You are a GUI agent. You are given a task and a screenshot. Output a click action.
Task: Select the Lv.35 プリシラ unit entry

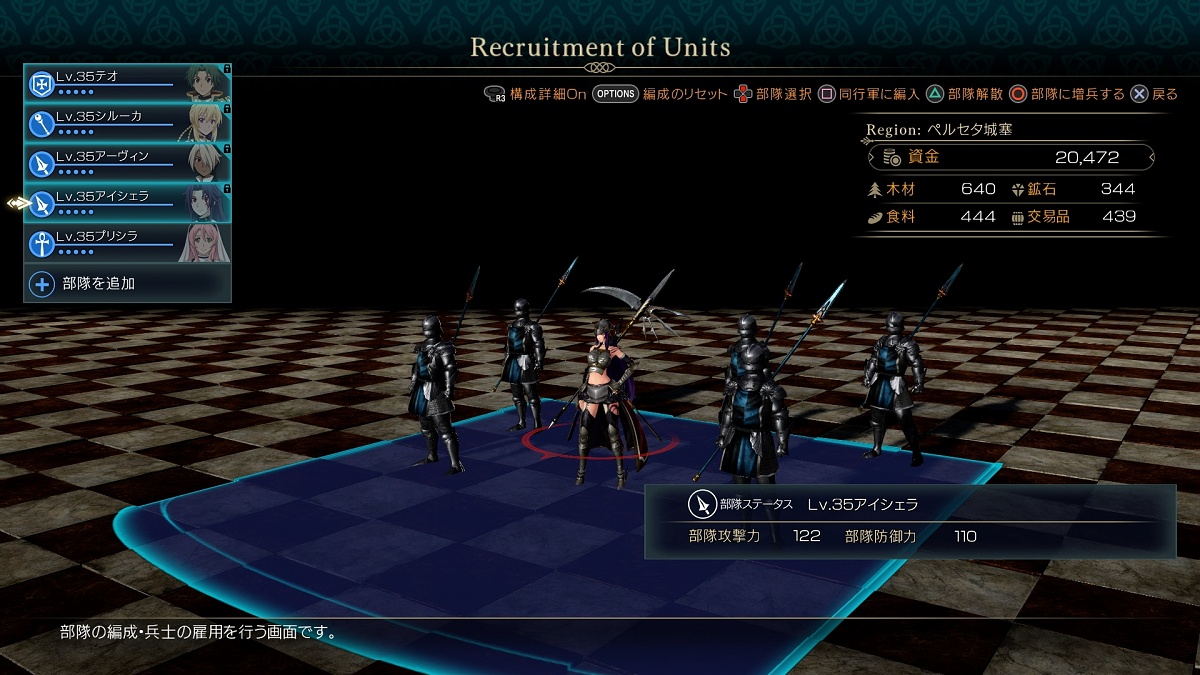pos(127,242)
